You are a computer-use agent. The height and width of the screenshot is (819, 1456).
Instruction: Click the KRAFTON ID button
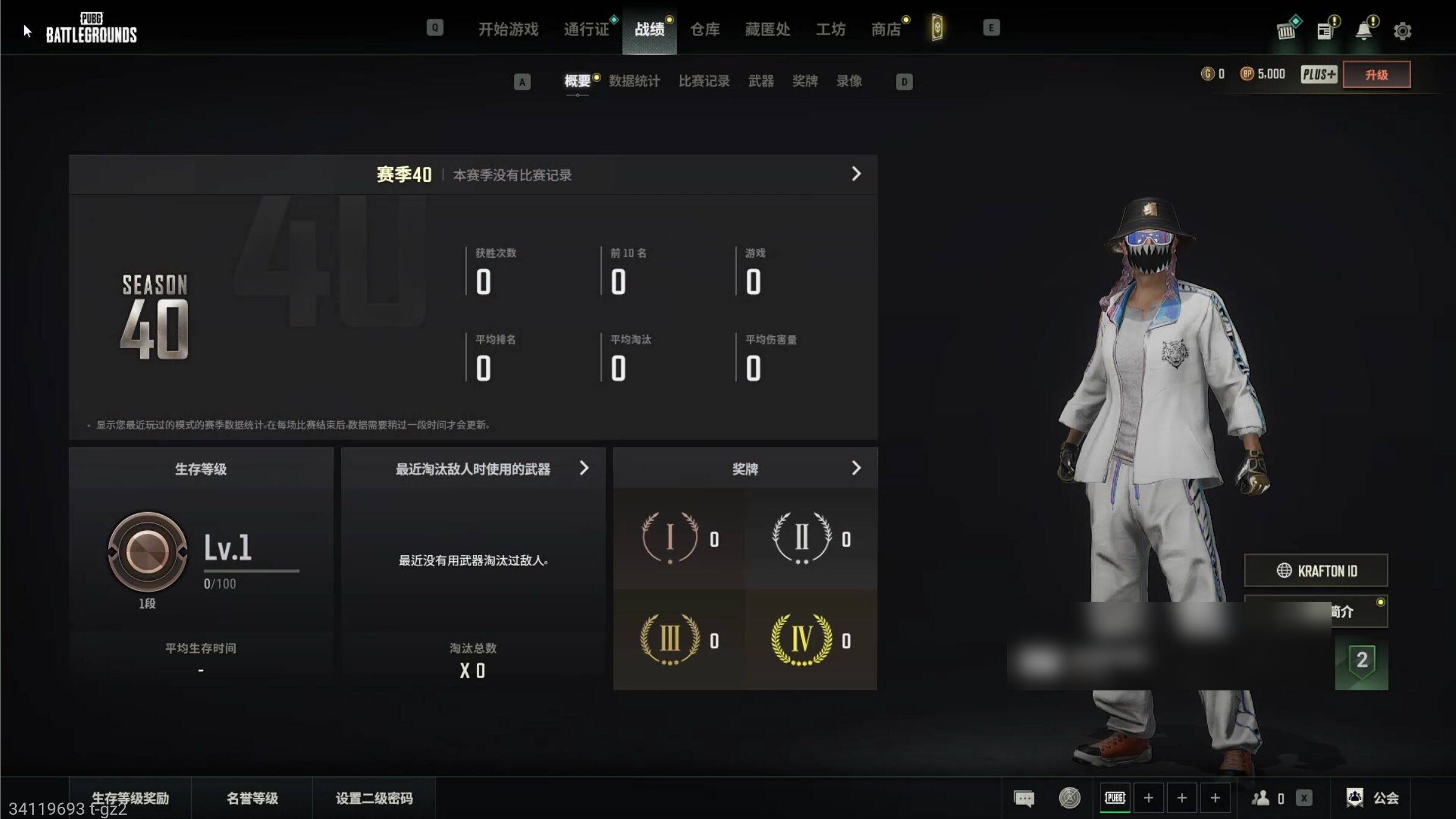coord(1316,570)
